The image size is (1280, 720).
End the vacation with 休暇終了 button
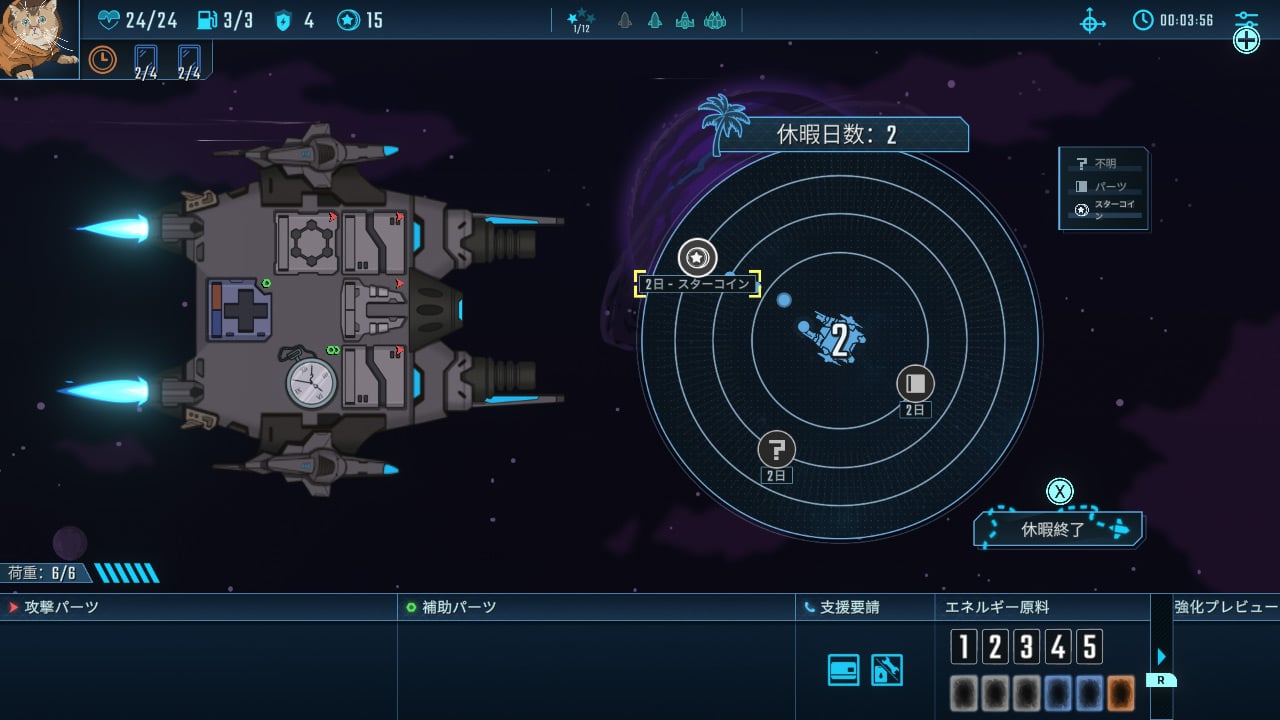click(1058, 529)
